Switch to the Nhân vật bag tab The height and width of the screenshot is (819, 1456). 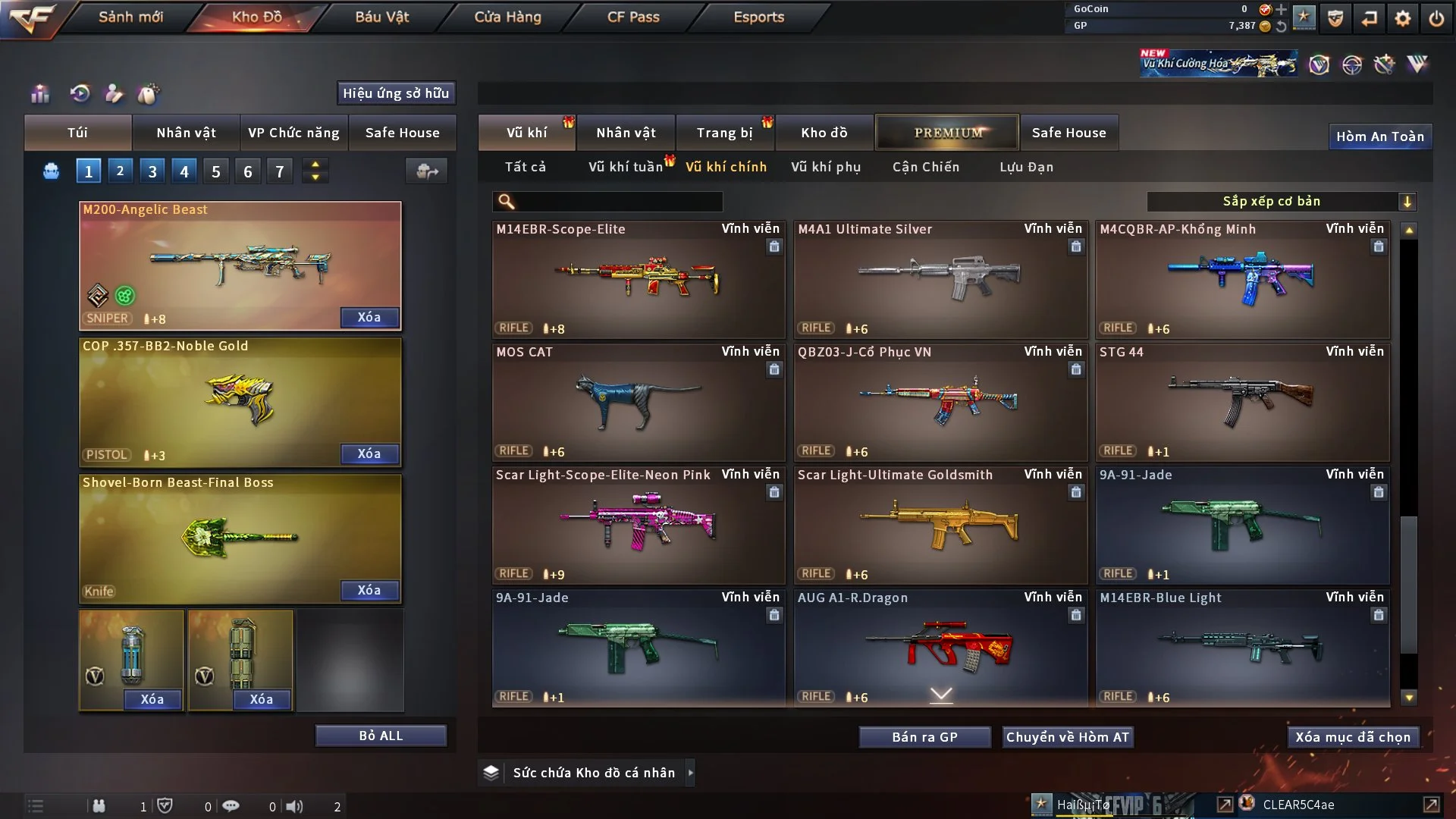coord(186,133)
